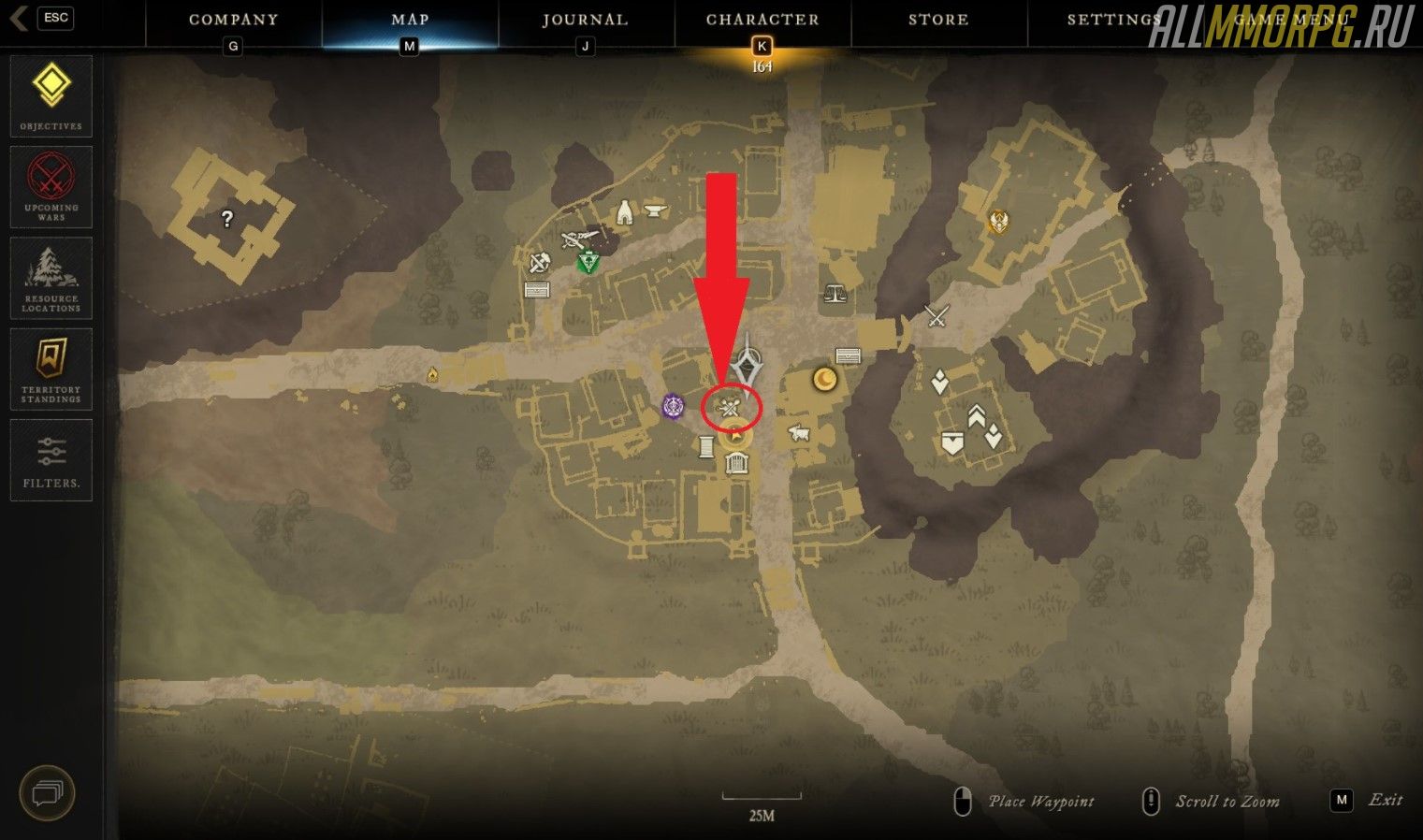Viewport: 1423px width, 840px height.
Task: Select the orange winged emblem marker
Action: [999, 222]
